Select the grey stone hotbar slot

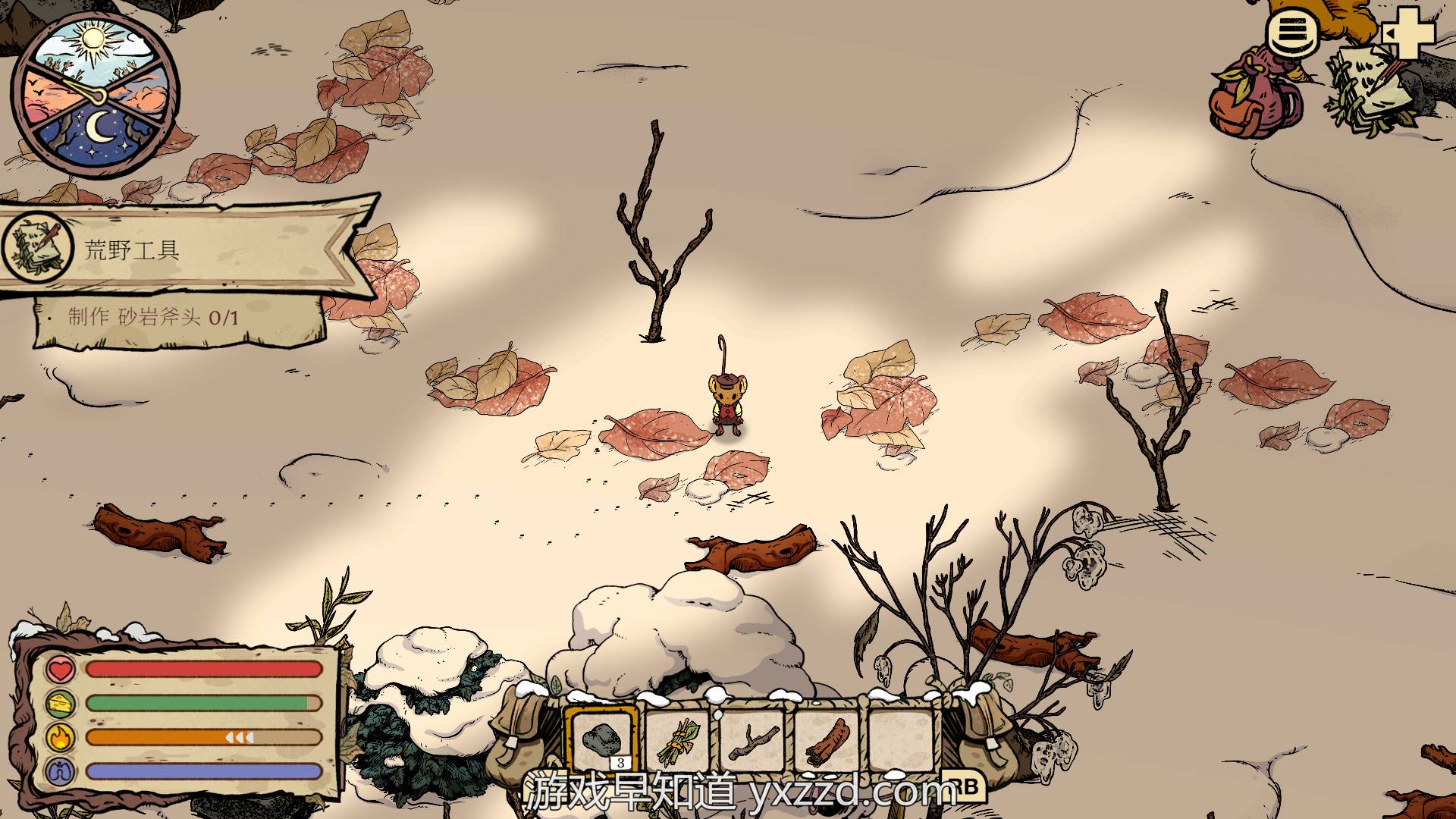[x=603, y=740]
